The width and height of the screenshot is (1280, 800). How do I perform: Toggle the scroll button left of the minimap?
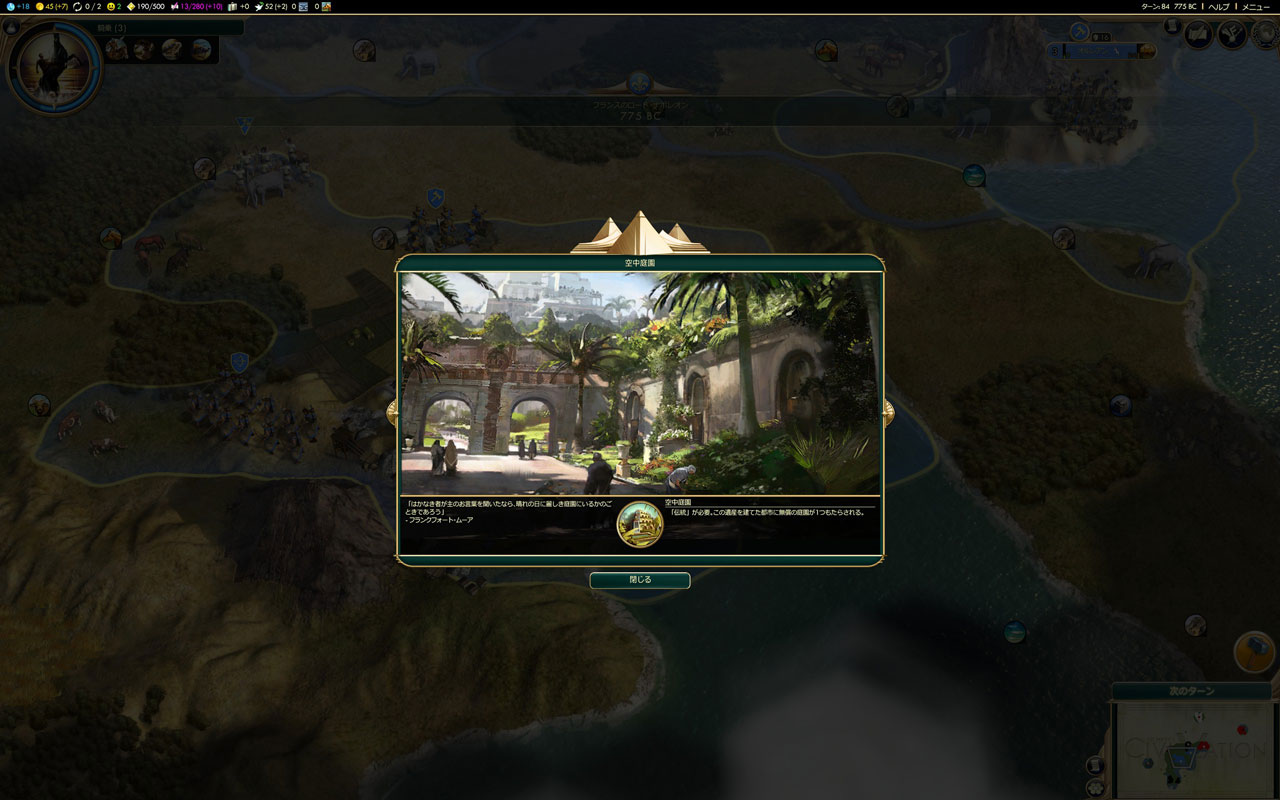click(1095, 765)
